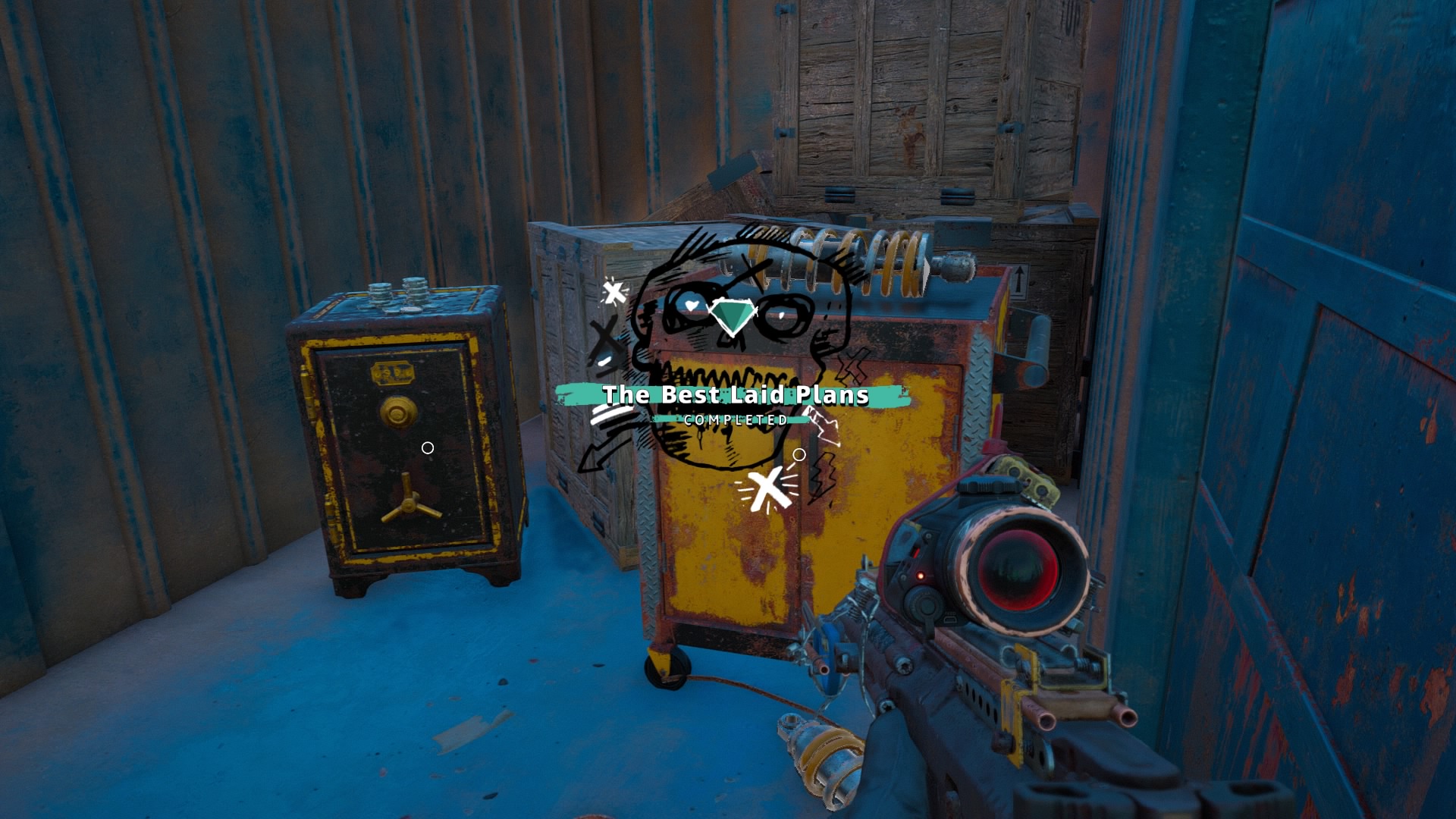Click the white interaction circle on the safe
The height and width of the screenshot is (819, 1456).
427,447
